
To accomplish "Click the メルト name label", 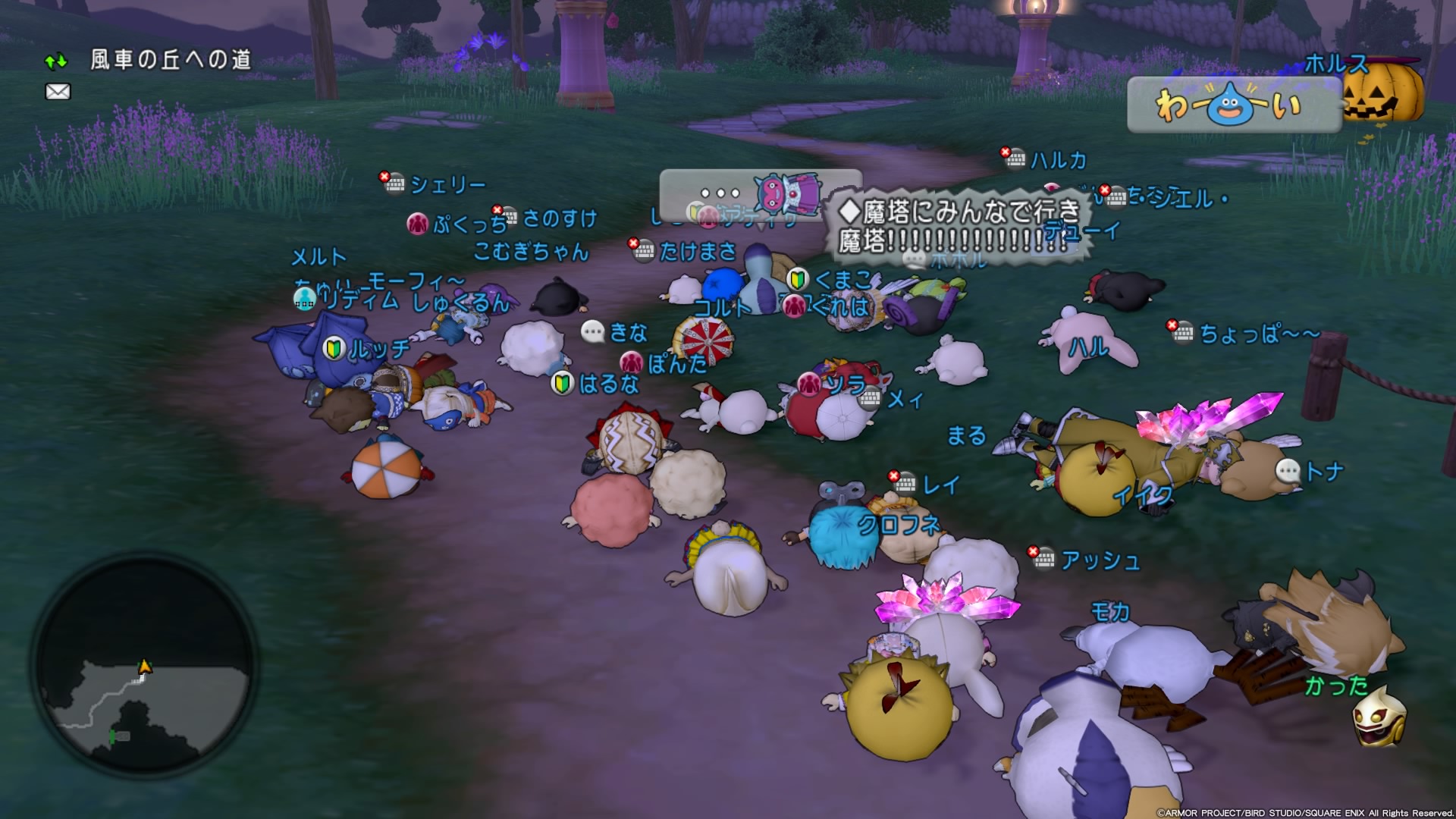I will (319, 258).
